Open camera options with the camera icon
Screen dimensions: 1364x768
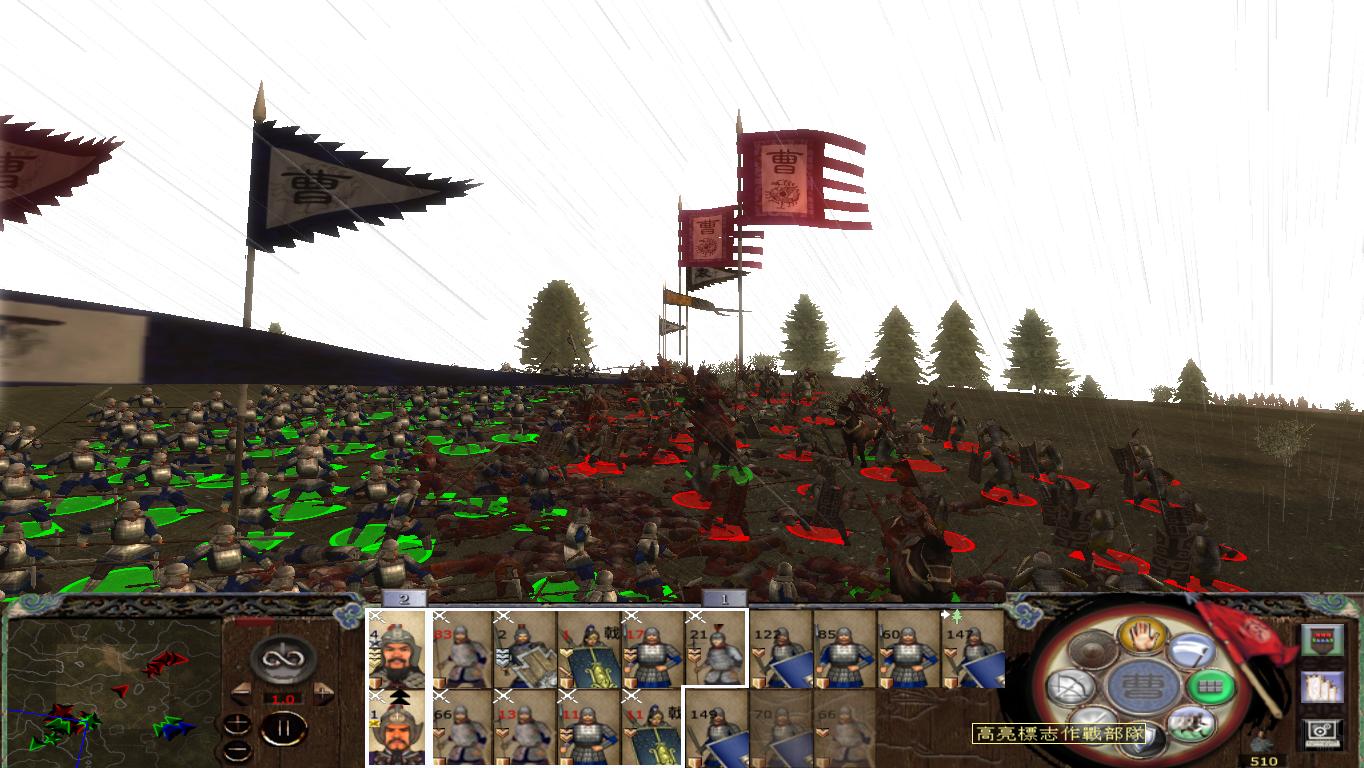tap(1321, 731)
